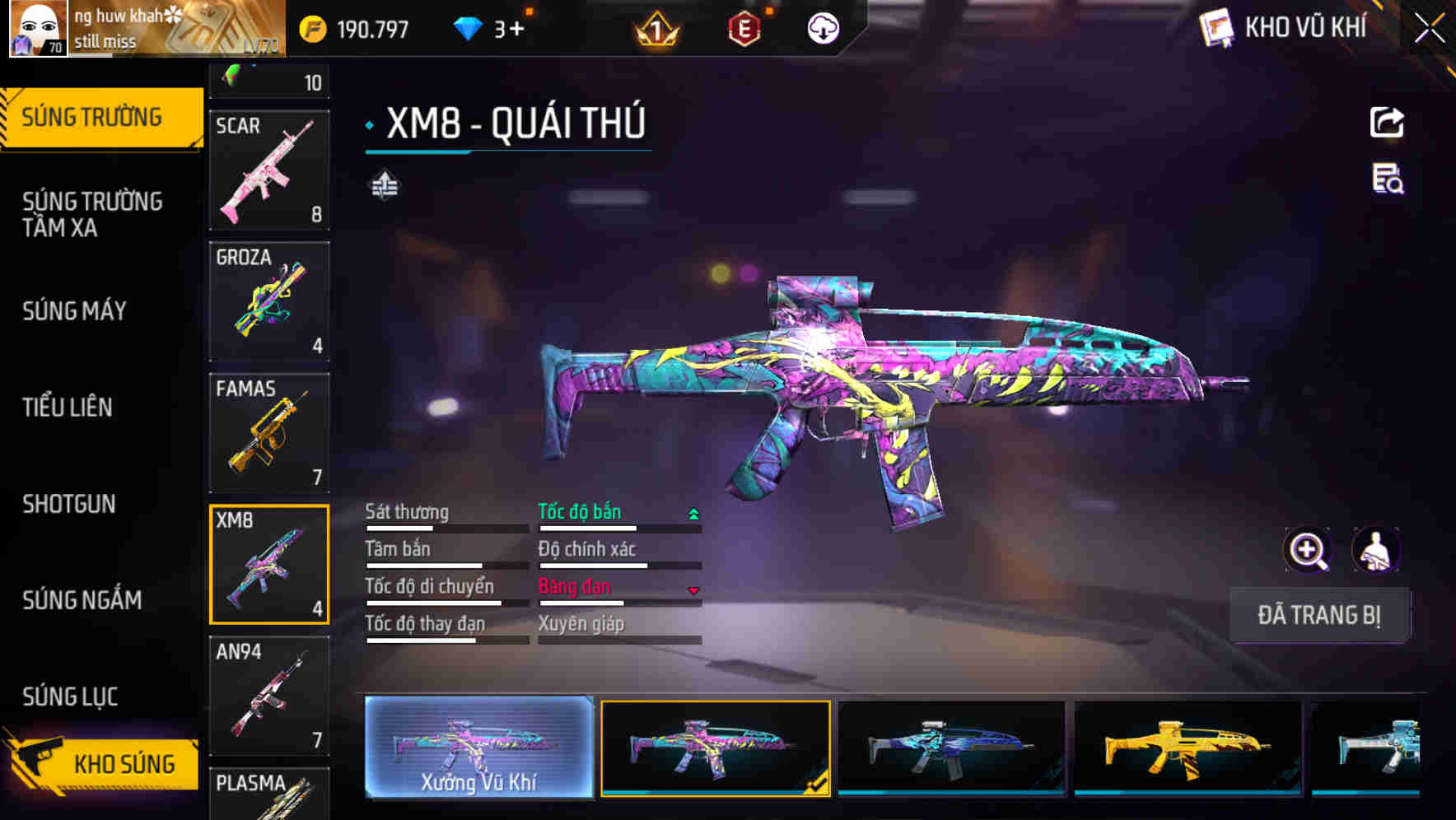Select the Súng Máy category
The height and width of the screenshot is (820, 1456).
point(74,311)
